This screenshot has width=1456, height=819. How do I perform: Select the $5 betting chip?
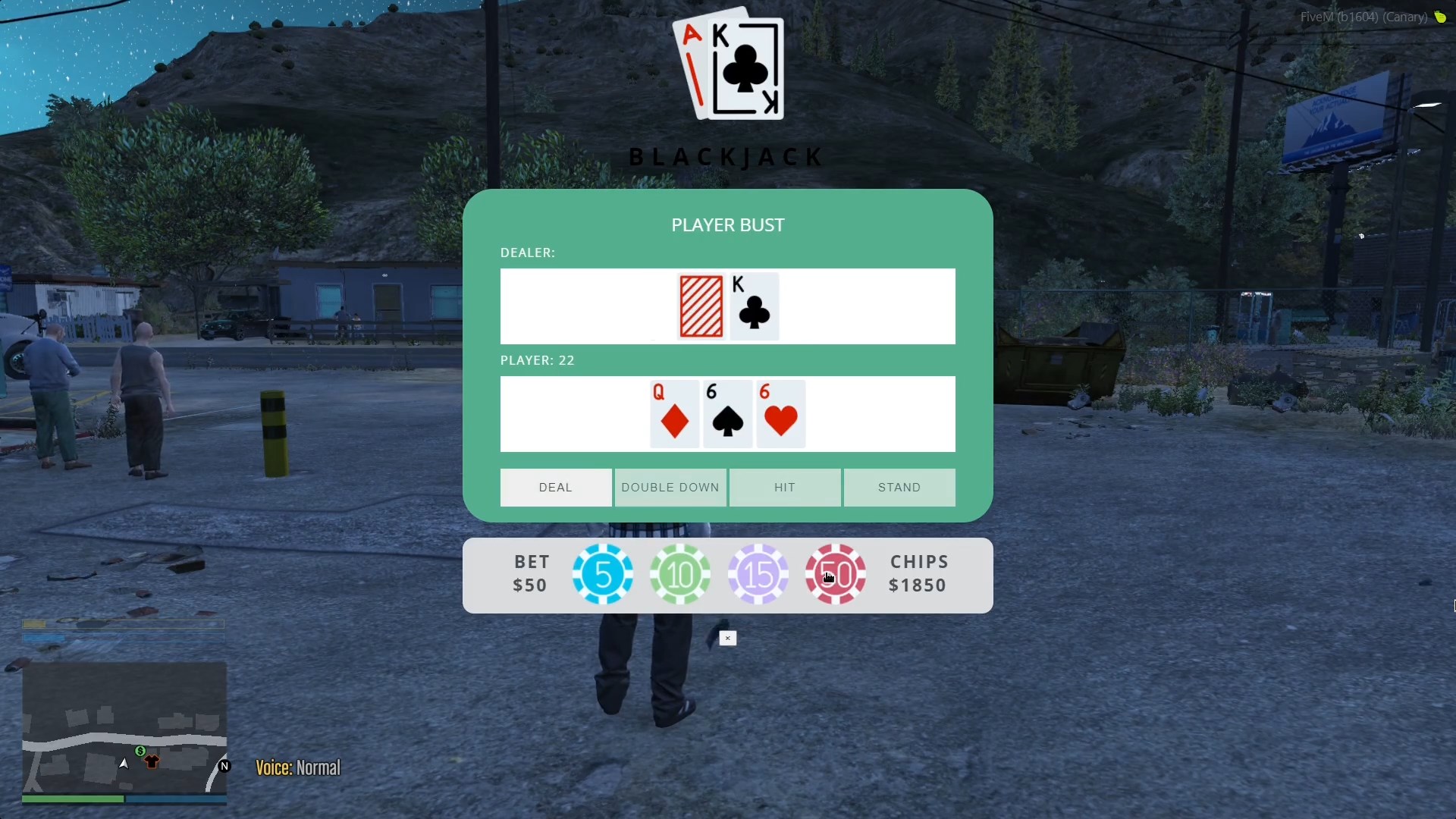coord(602,575)
